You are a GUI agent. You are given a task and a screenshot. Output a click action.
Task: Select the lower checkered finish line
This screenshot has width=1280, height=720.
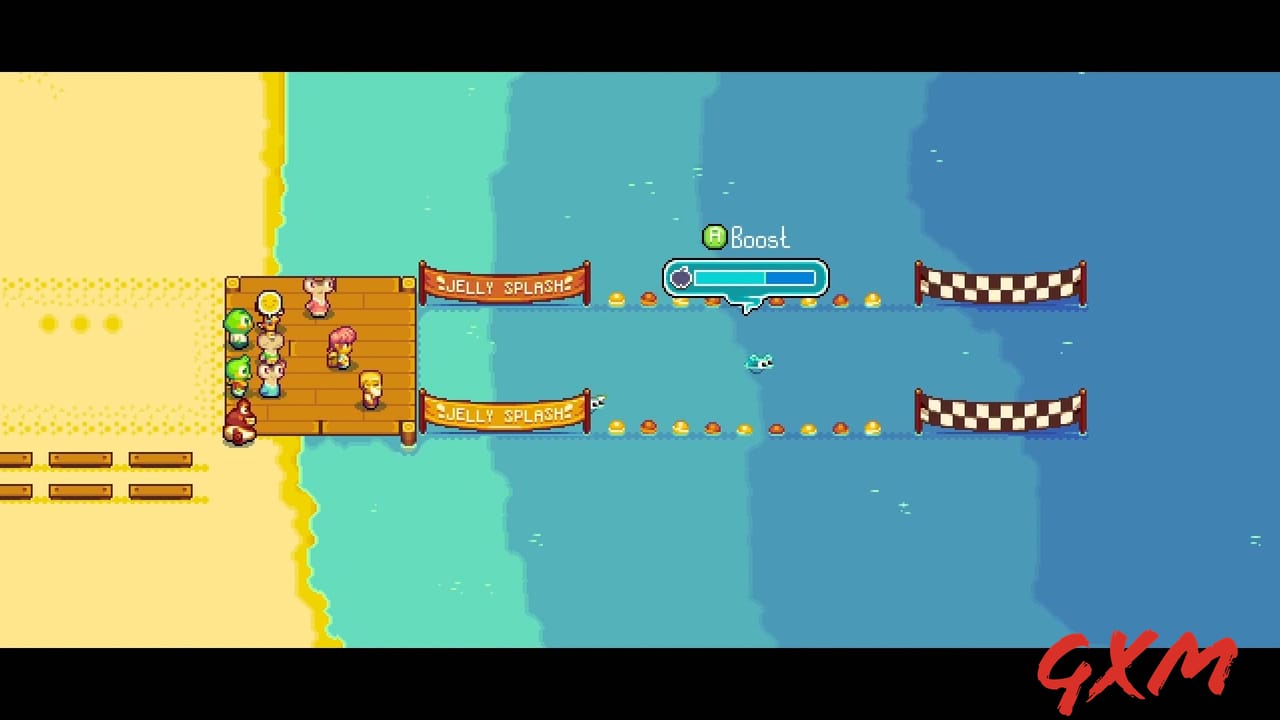click(1000, 411)
